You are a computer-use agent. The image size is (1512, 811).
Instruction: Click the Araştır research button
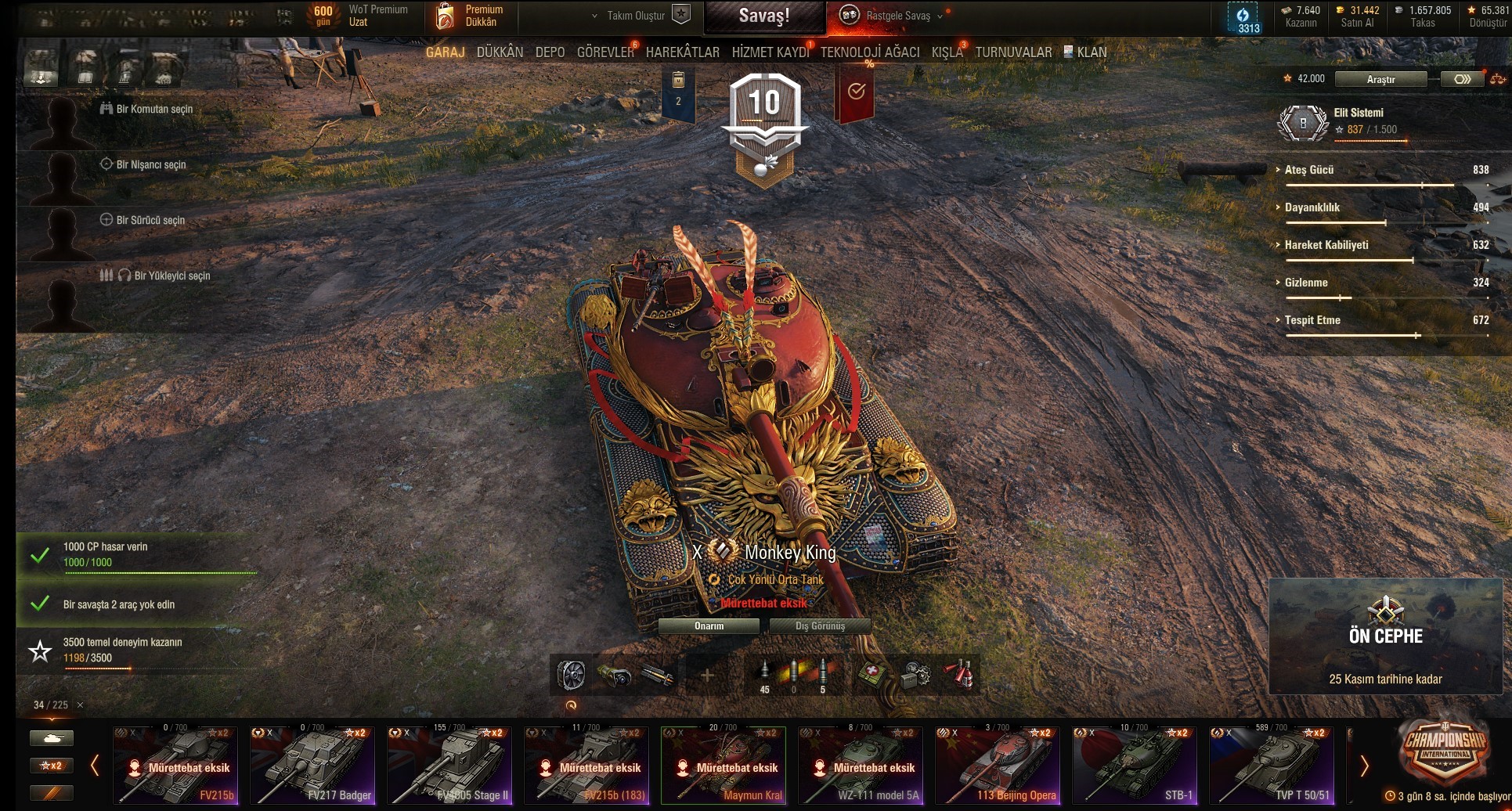(x=1380, y=79)
